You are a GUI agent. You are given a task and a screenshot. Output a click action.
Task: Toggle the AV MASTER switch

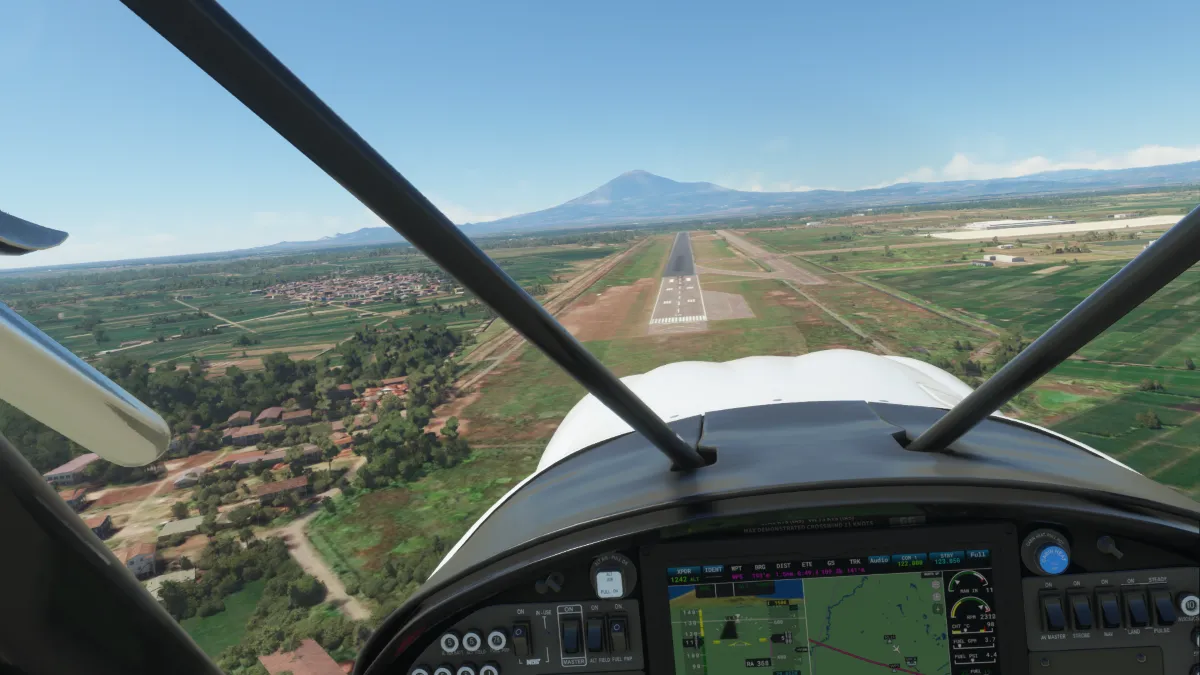coord(1053,610)
